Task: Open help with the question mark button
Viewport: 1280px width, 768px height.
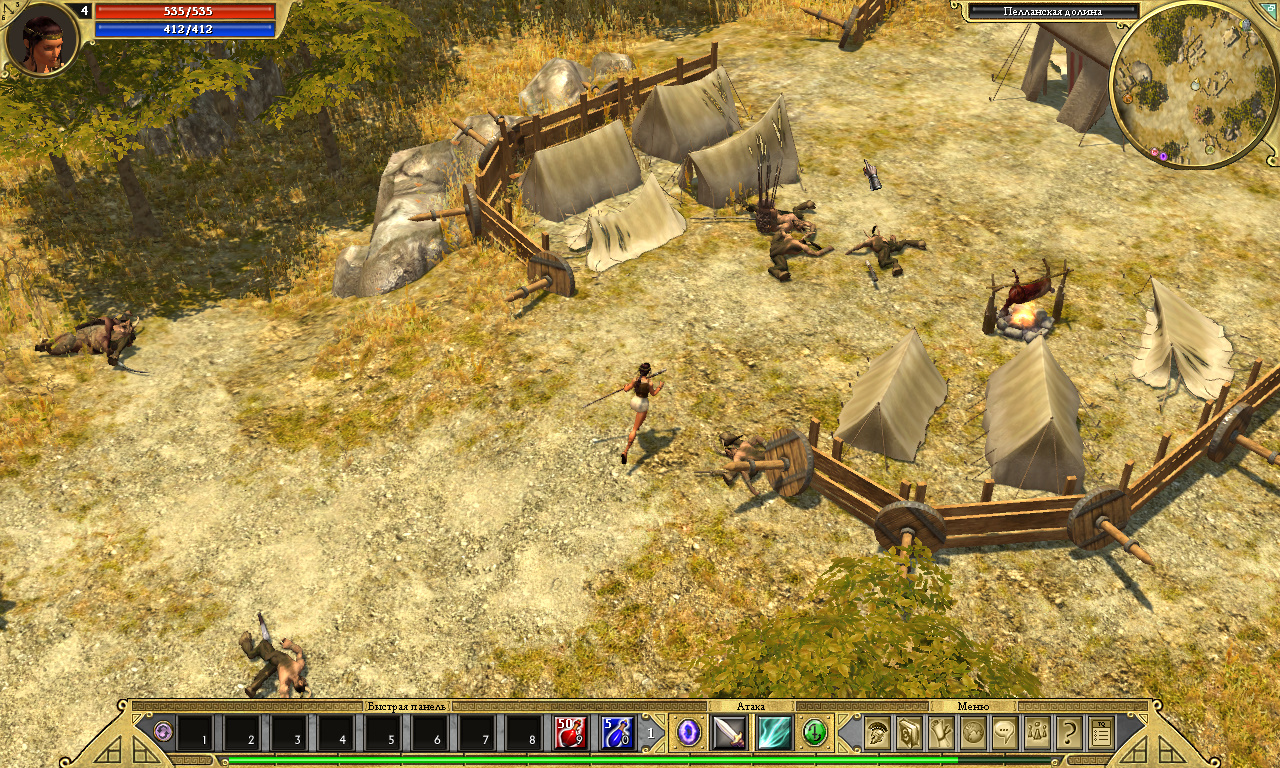Action: pyautogui.click(x=1069, y=733)
